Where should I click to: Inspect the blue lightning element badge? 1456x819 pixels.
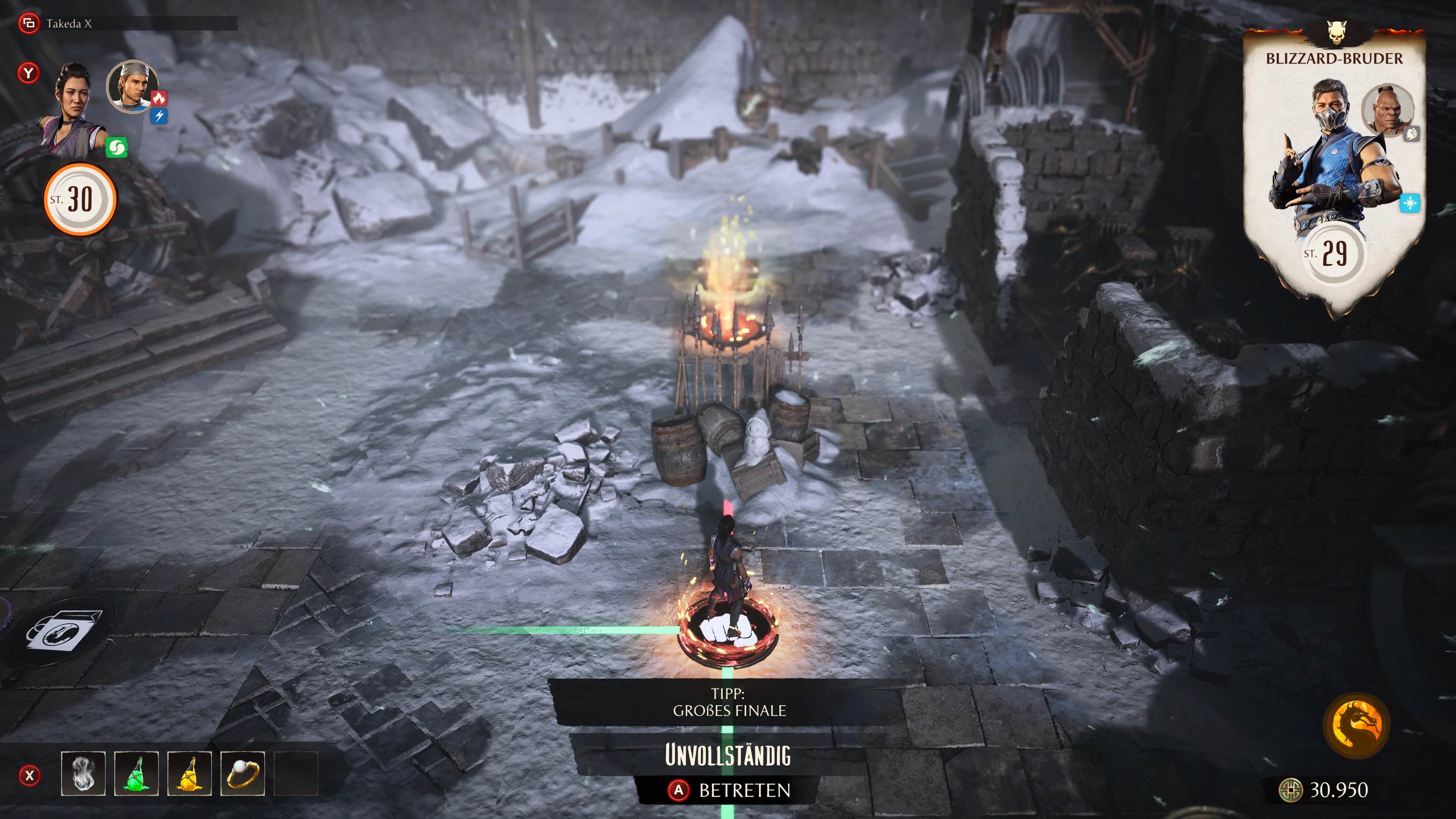coord(159,116)
